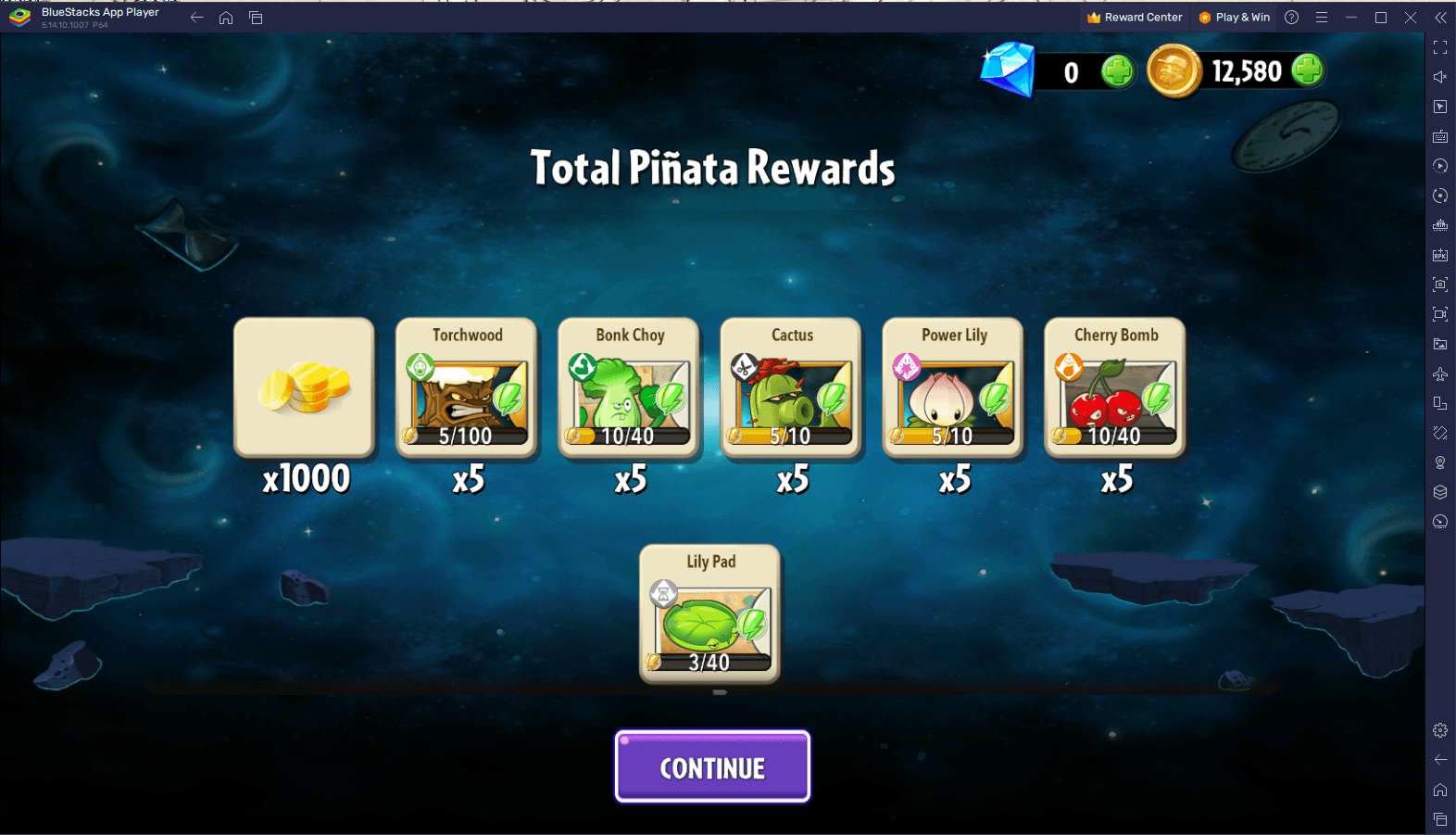
Task: Install an APK file
Action: pos(1440,255)
